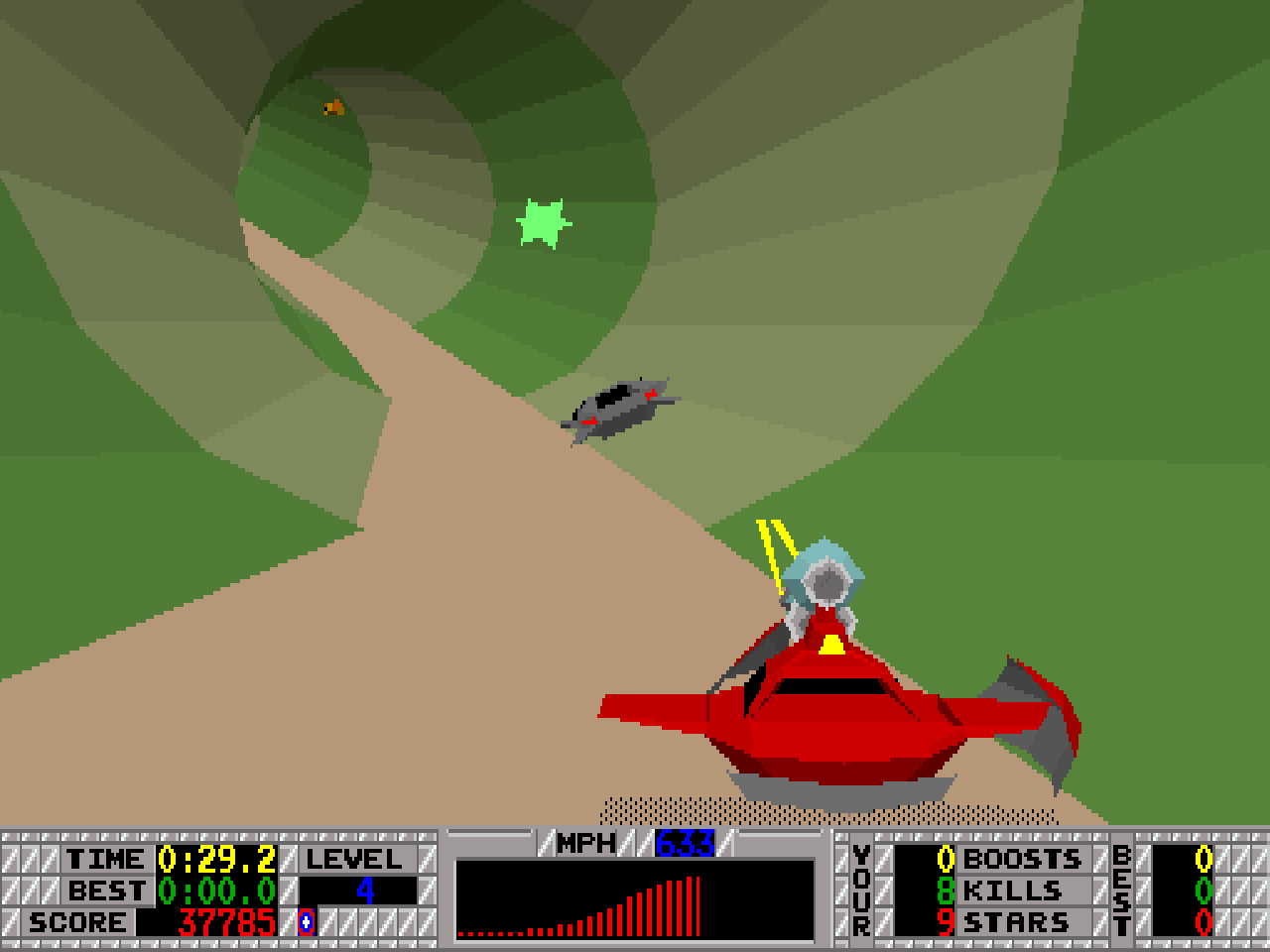Click the yellow triangle emblem on the ship hull
The height and width of the screenshot is (952, 1270).
[830, 644]
